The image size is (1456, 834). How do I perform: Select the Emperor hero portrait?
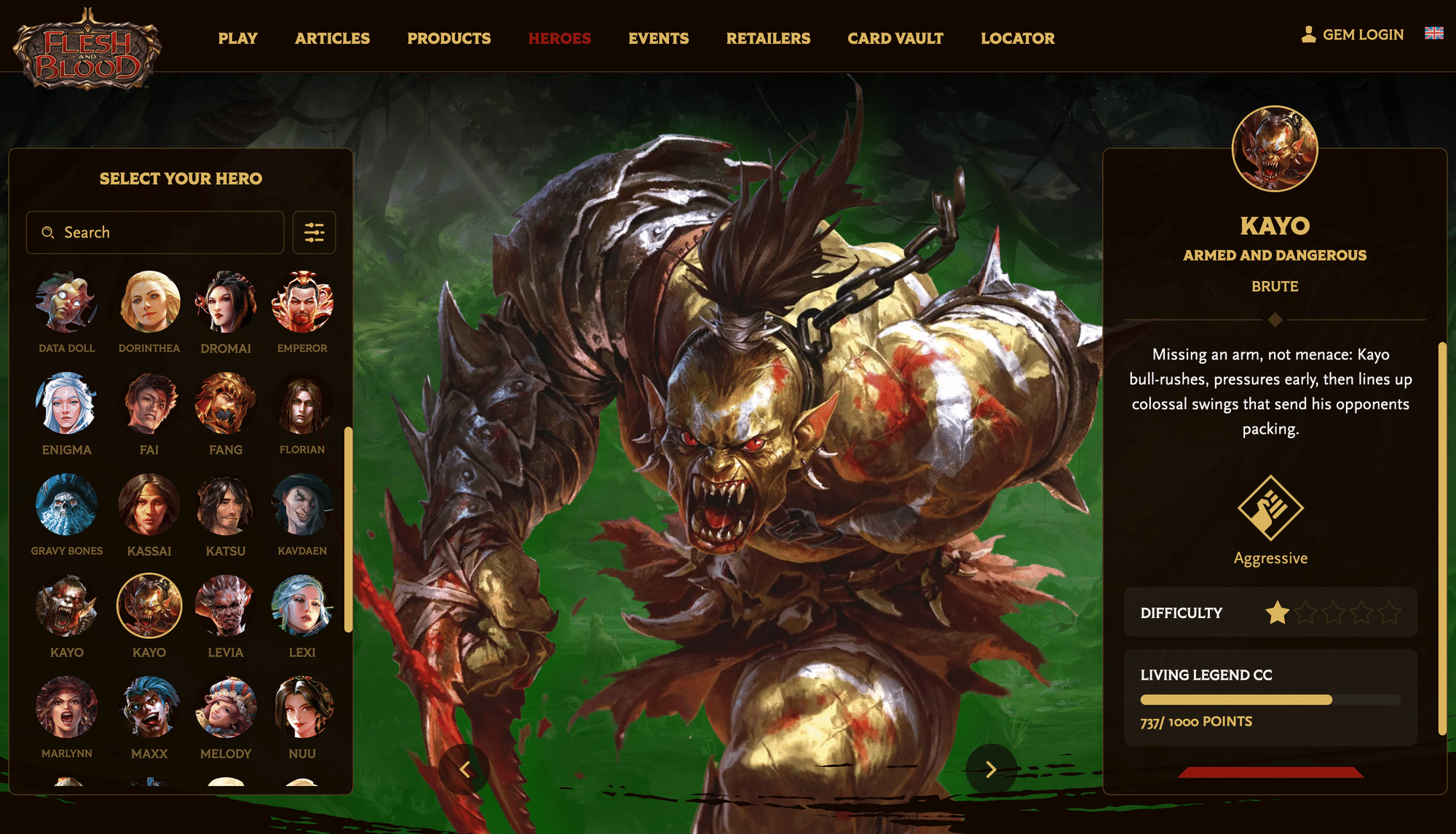pos(302,302)
